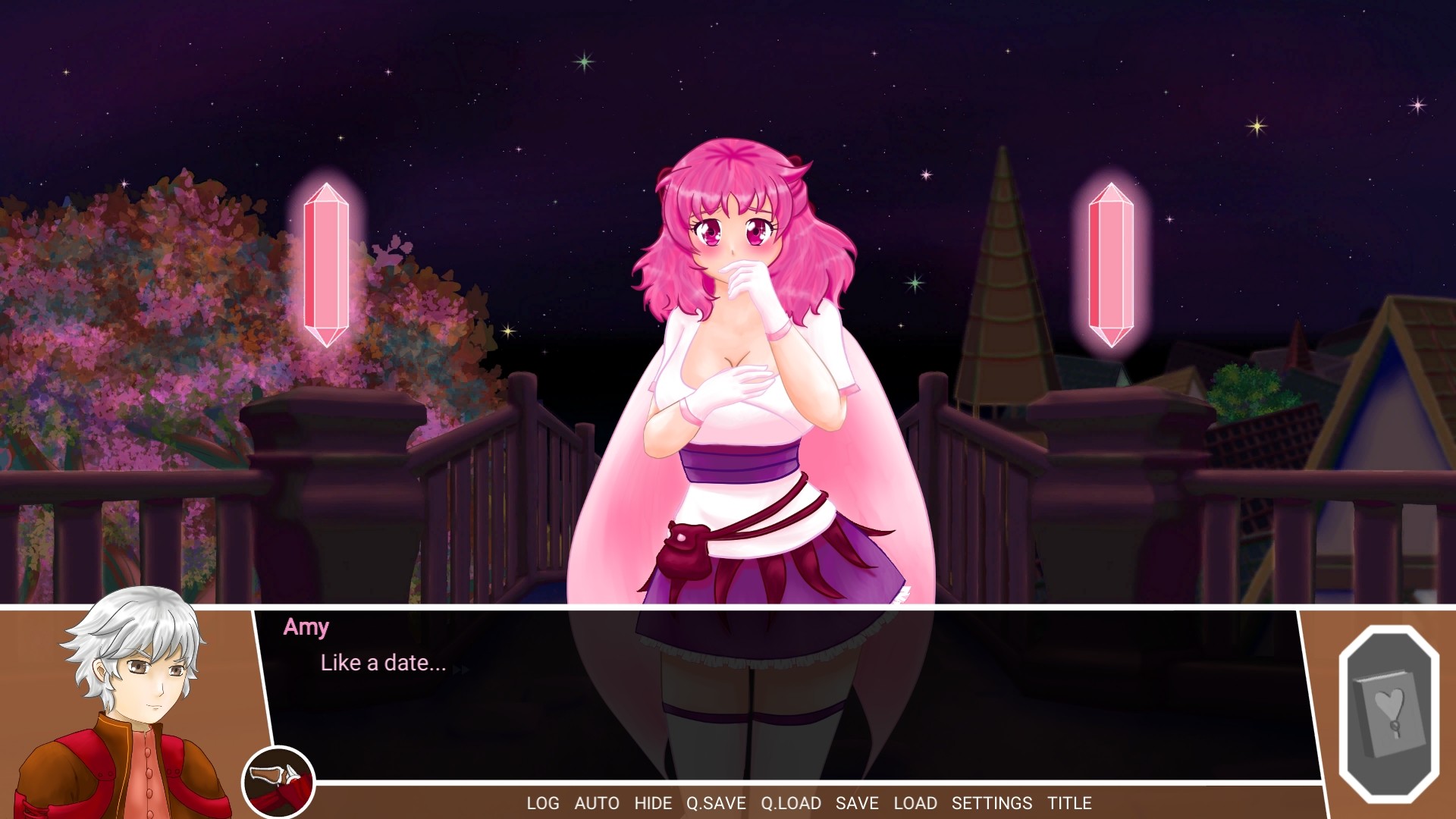Open the LOAD game menu
The height and width of the screenshot is (819, 1456).
[917, 803]
